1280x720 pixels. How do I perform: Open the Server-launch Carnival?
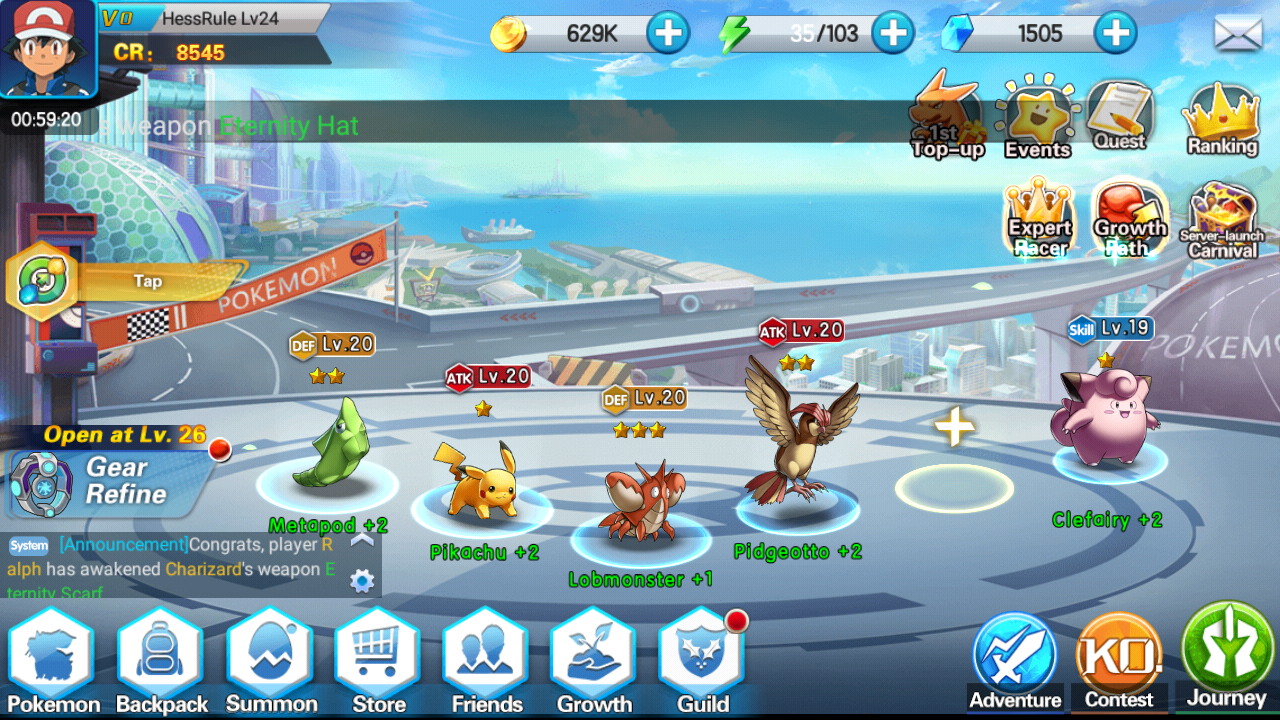[x=1221, y=220]
